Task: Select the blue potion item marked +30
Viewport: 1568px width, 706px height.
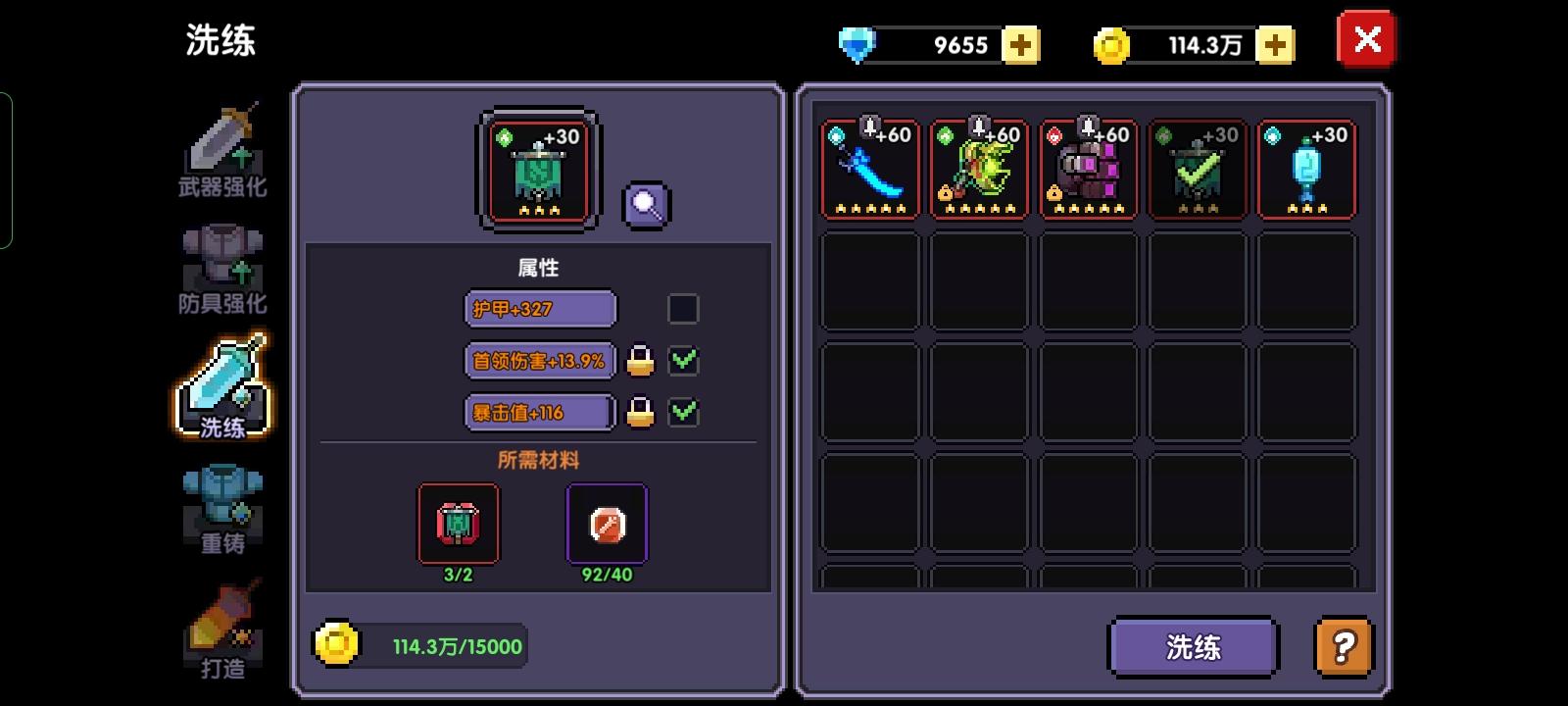Action: tap(1306, 169)
